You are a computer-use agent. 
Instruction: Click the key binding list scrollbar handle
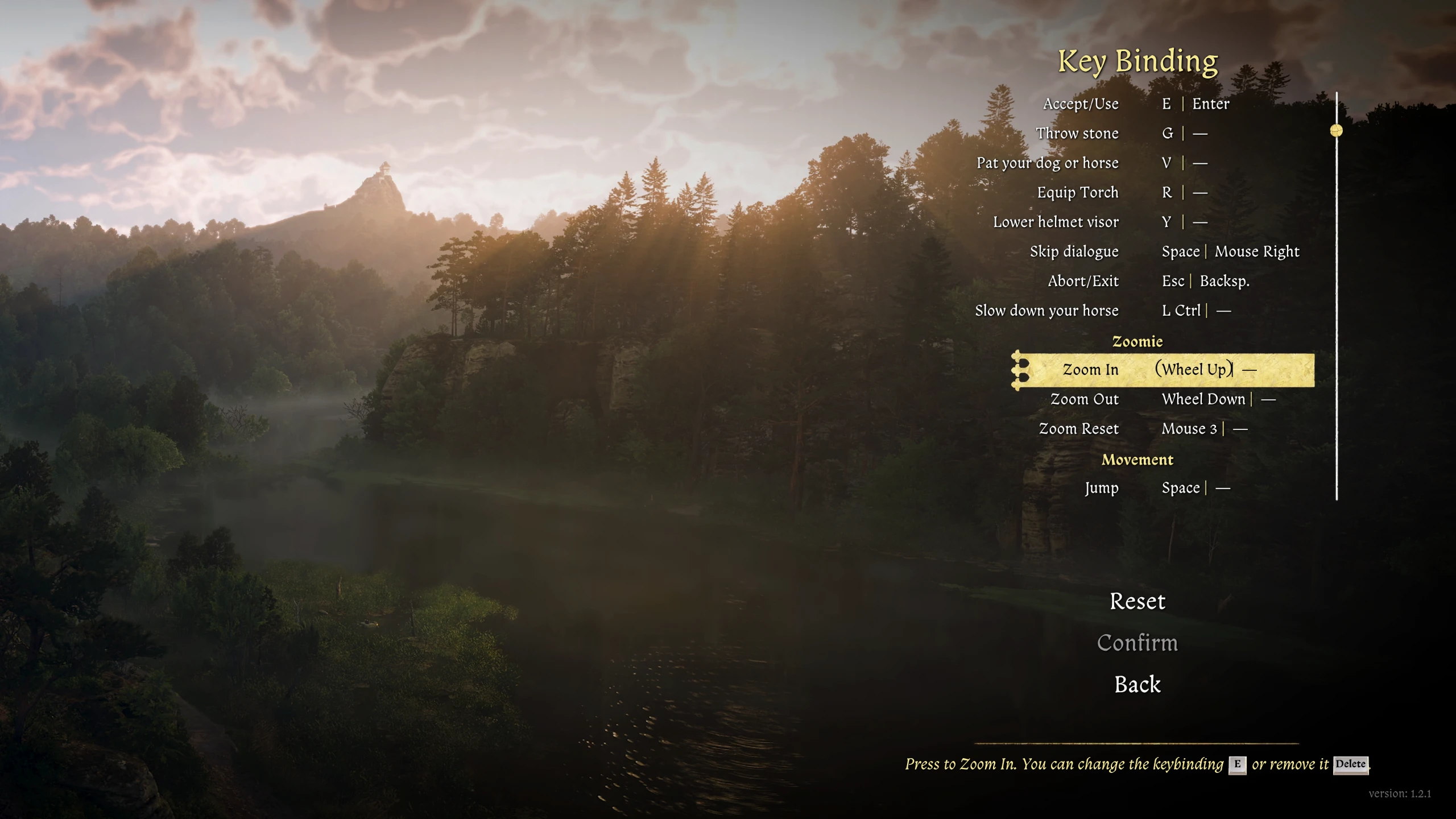click(x=1336, y=131)
